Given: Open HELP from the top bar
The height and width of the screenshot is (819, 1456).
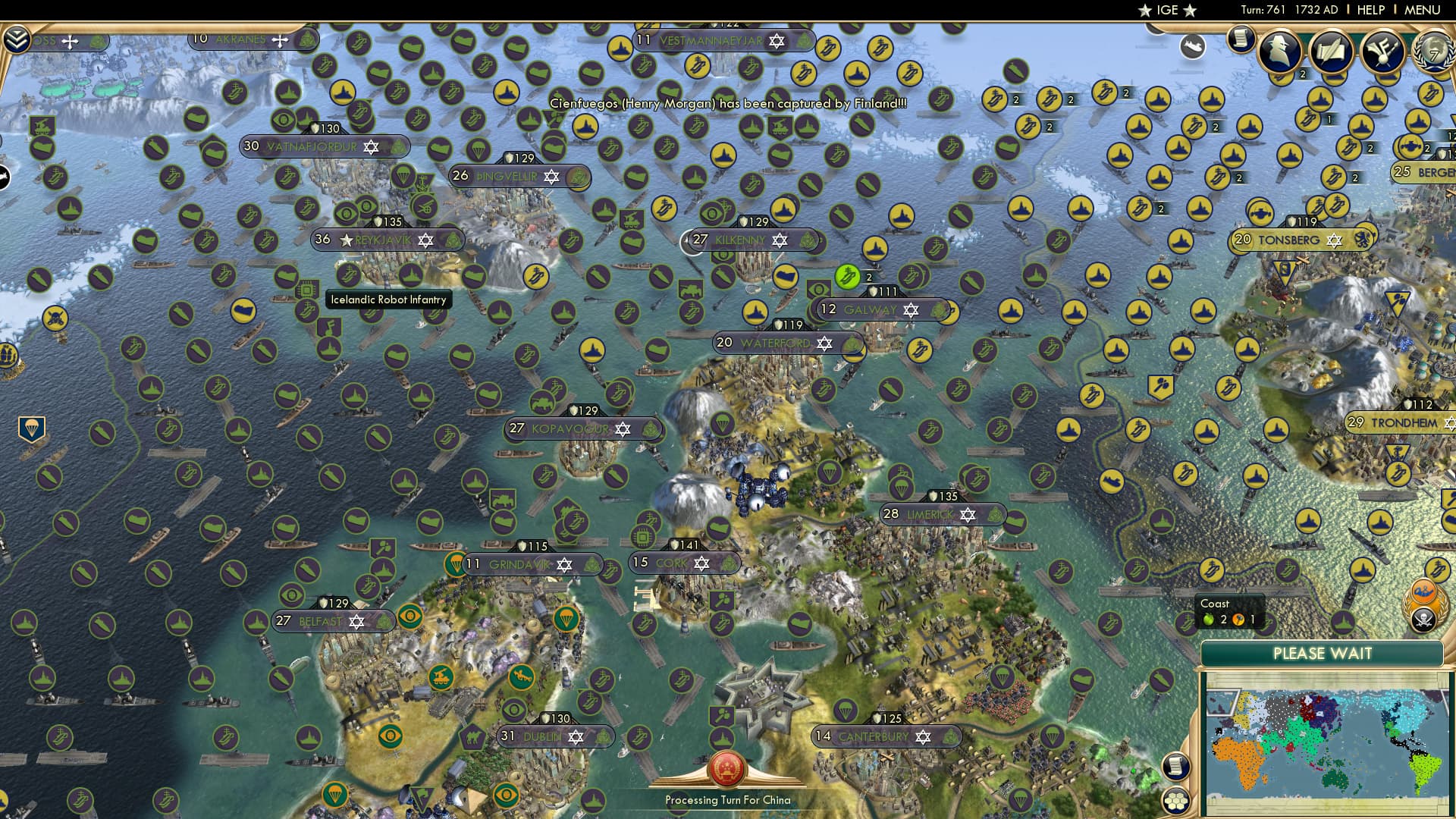Looking at the screenshot, I should coord(1370,10).
